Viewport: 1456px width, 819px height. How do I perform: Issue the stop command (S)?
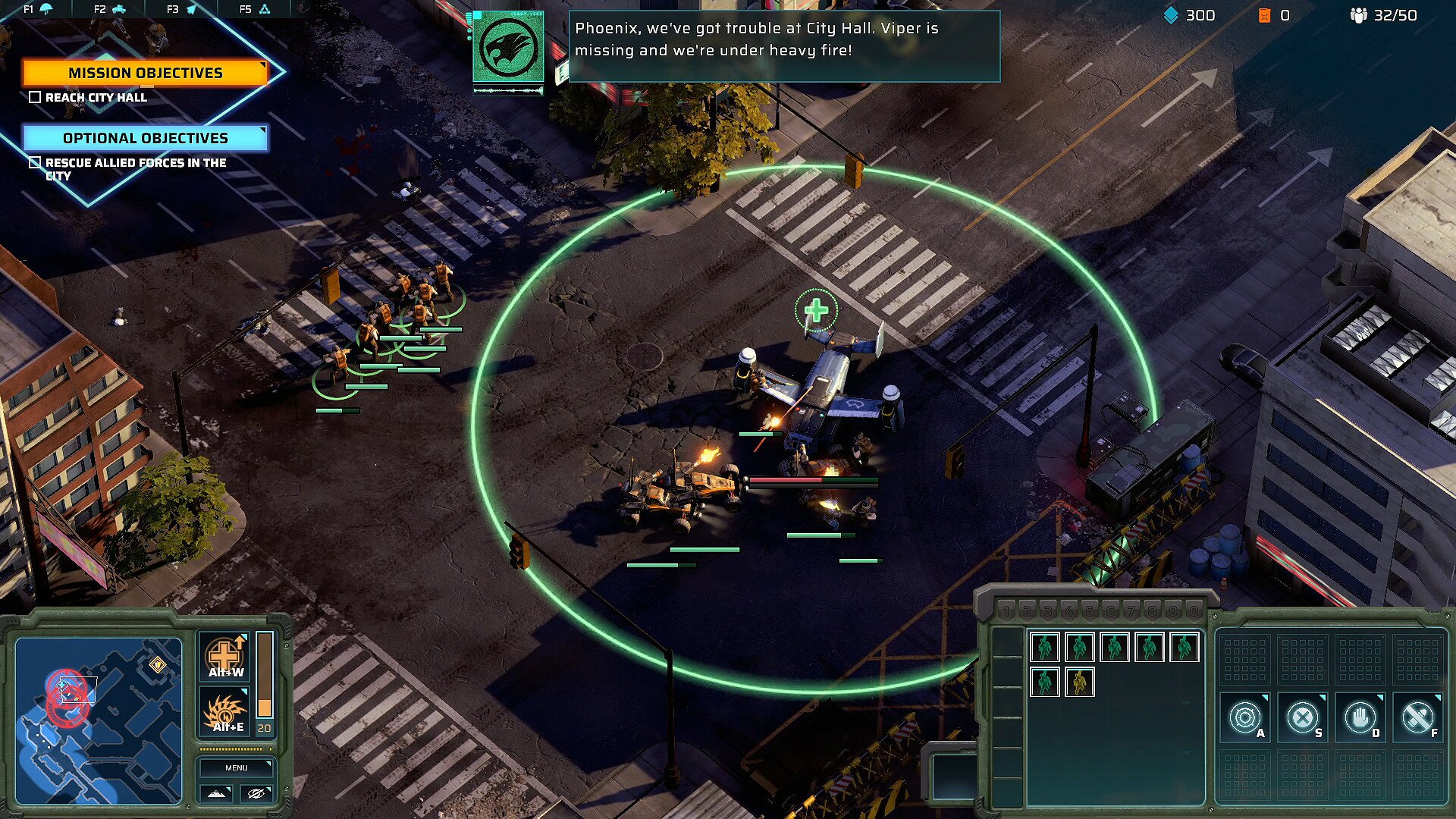(1303, 717)
